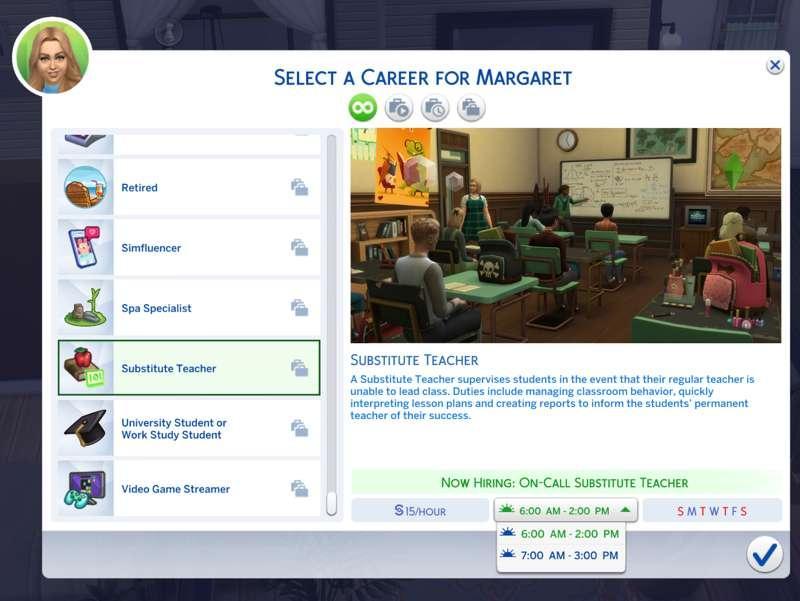800x601 pixels.
Task: Pick the Spa Specialist career
Action: [x=188, y=308]
